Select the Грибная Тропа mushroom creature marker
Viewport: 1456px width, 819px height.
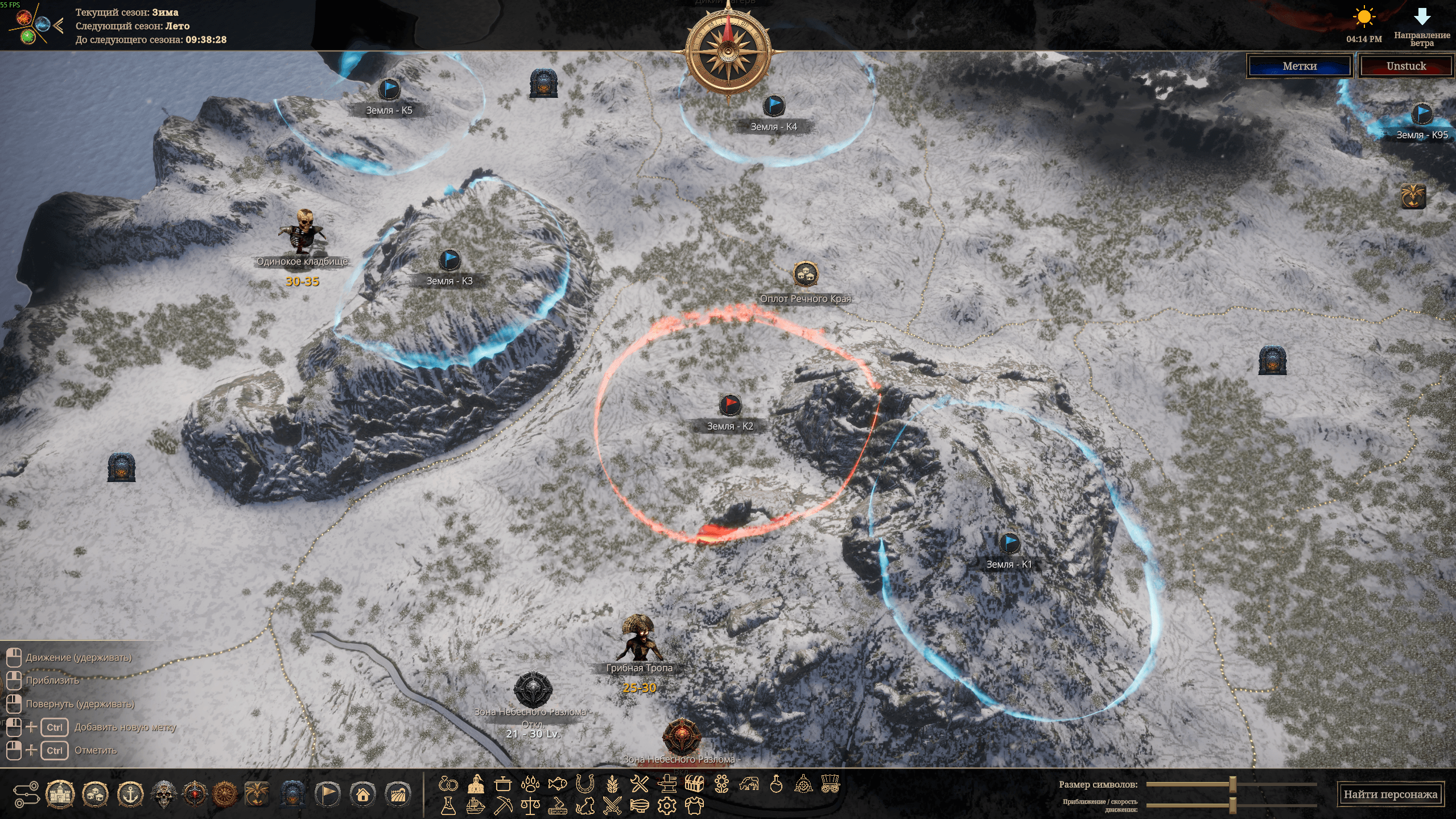click(x=640, y=639)
